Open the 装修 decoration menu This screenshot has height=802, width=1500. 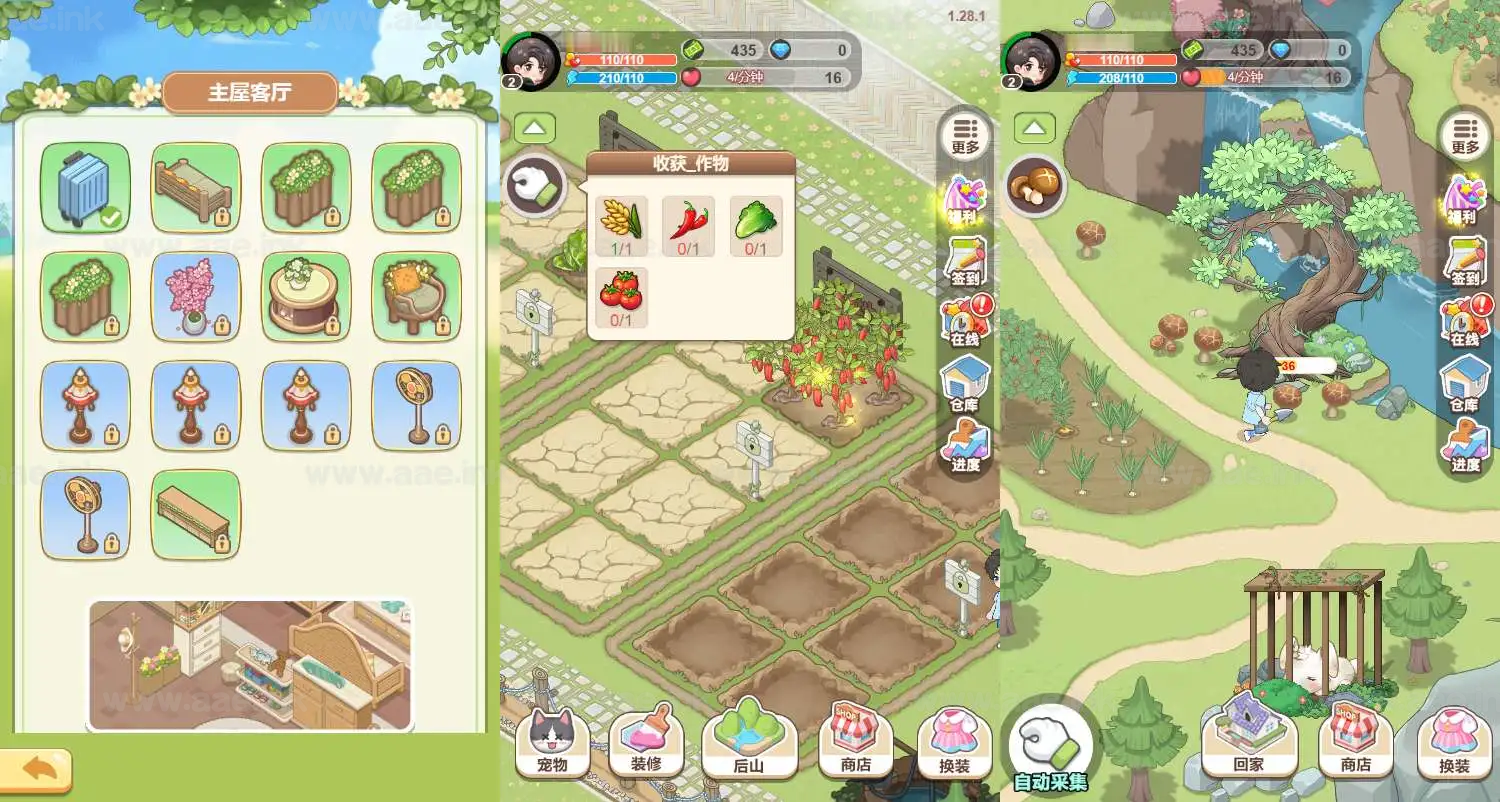coord(645,743)
